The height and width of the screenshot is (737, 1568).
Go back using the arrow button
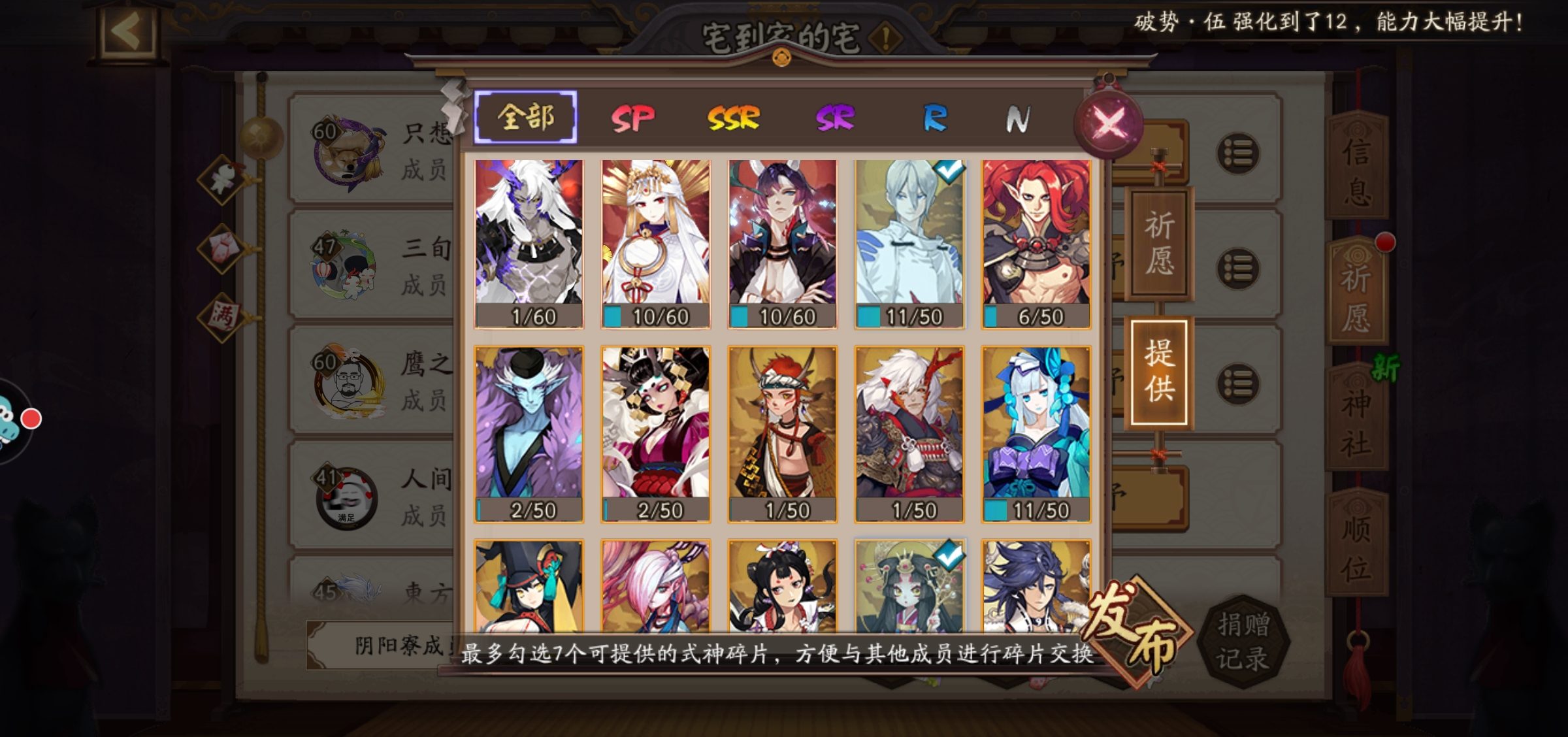(x=126, y=31)
